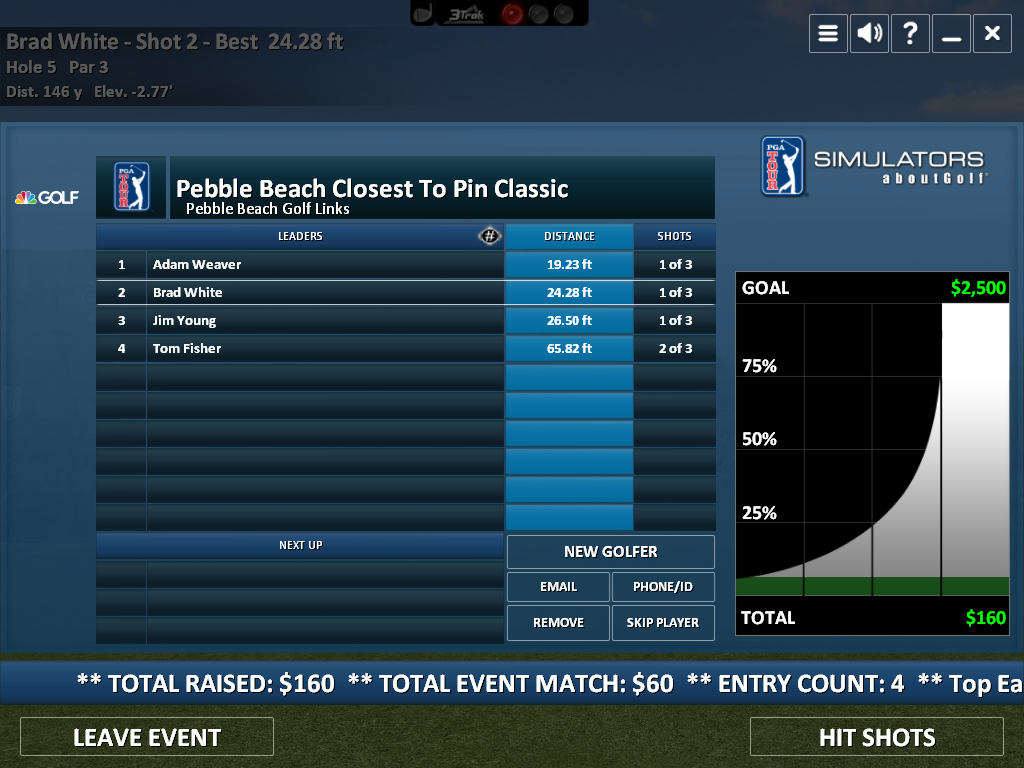The width and height of the screenshot is (1024, 768).
Task: Open the hamburger menu
Action: [x=828, y=34]
